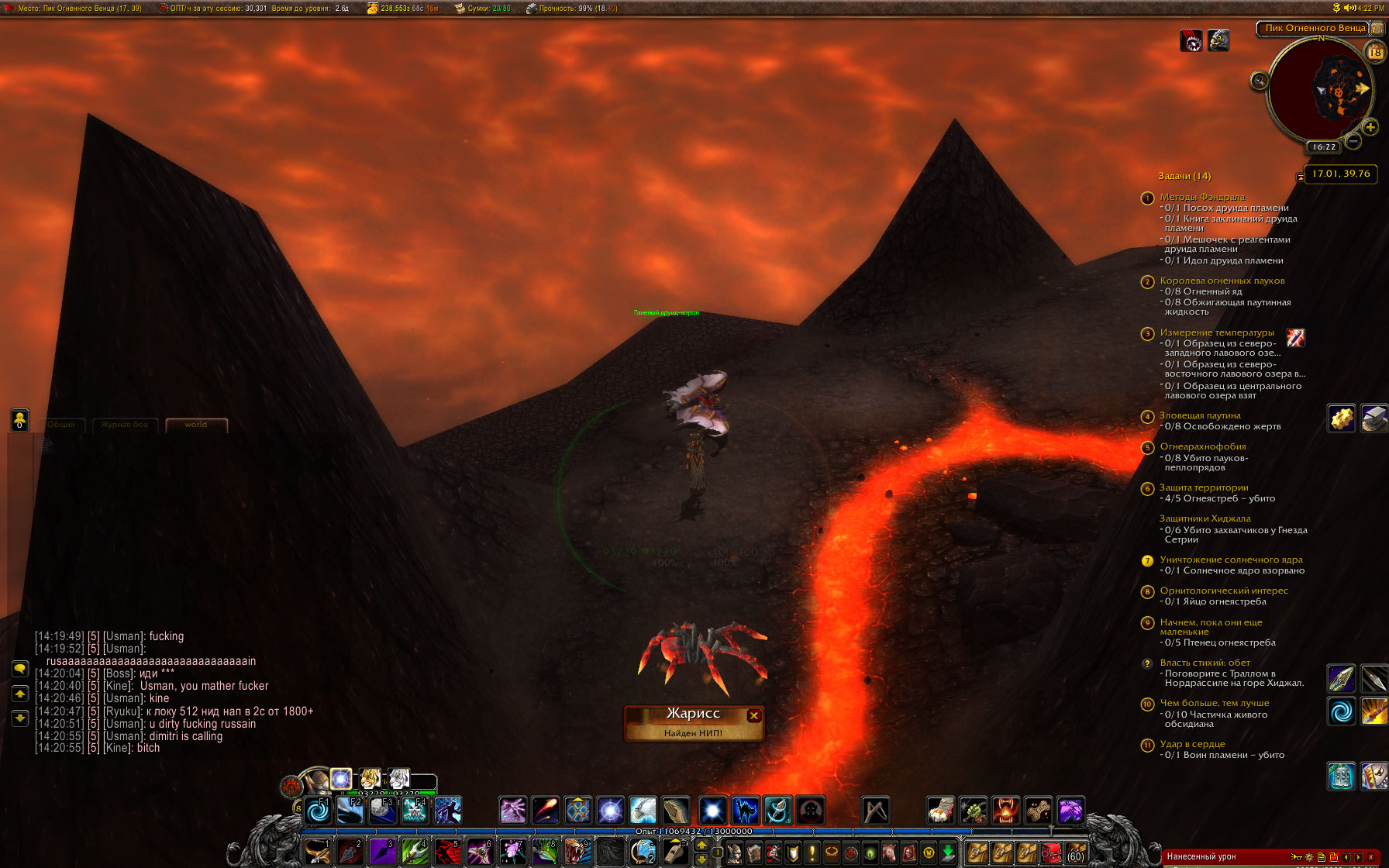1389x868 pixels.
Task: Open the red backpack bag slot
Action: (x=1051, y=853)
